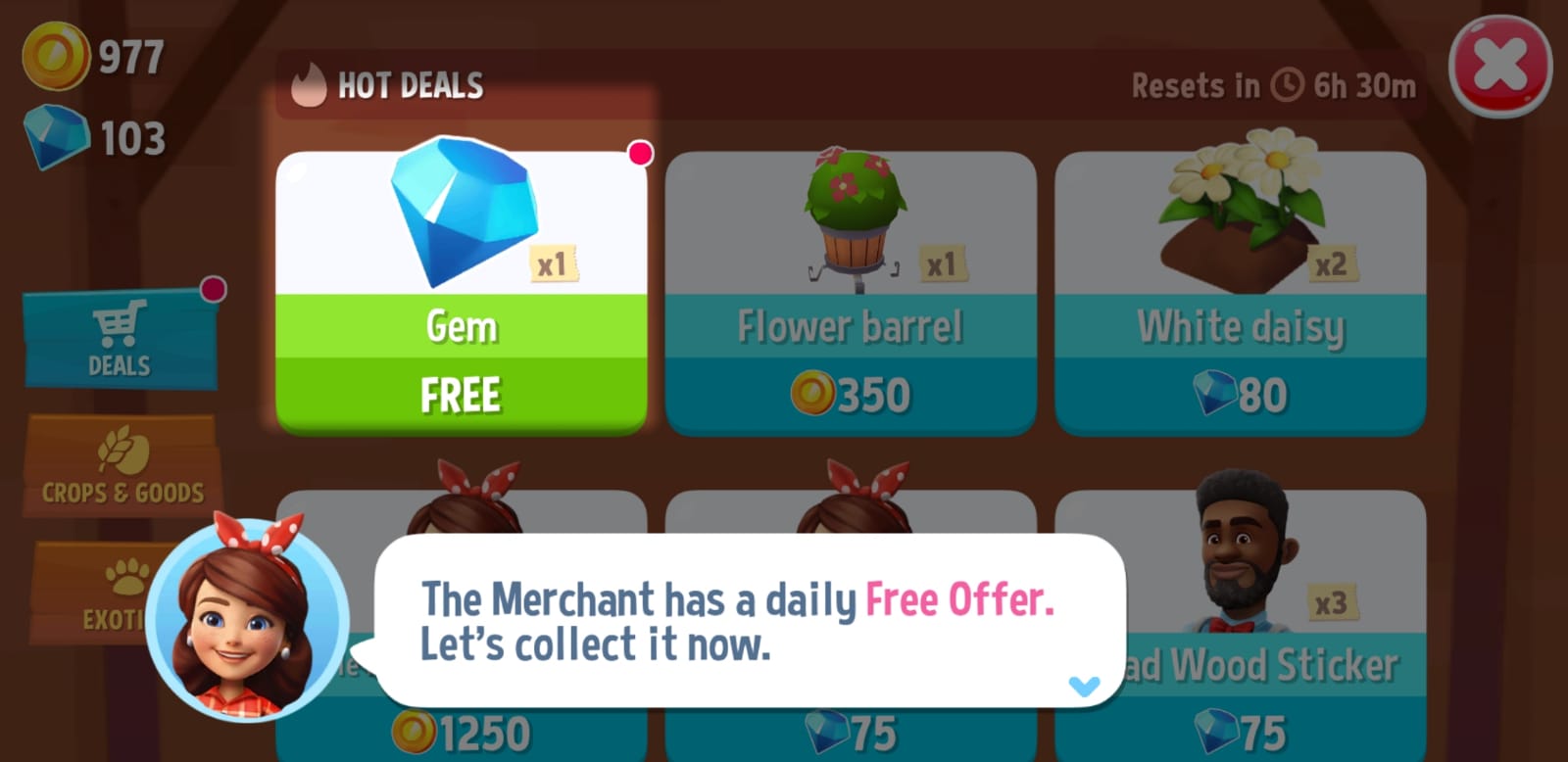Collect the free Gem offer
The width and height of the screenshot is (1568, 762).
click(461, 394)
